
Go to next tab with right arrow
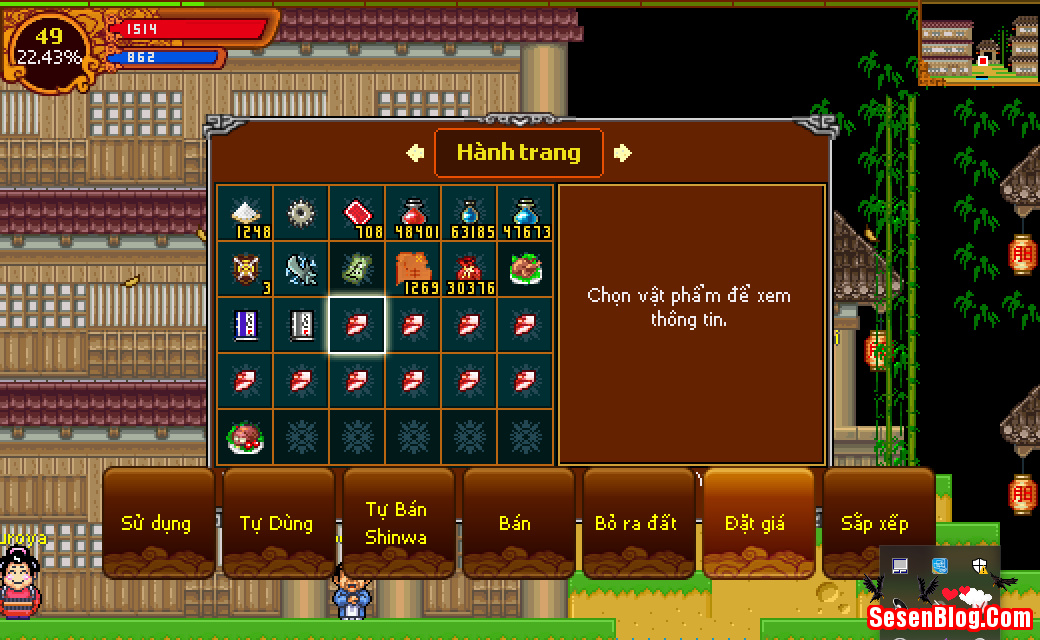click(x=622, y=153)
